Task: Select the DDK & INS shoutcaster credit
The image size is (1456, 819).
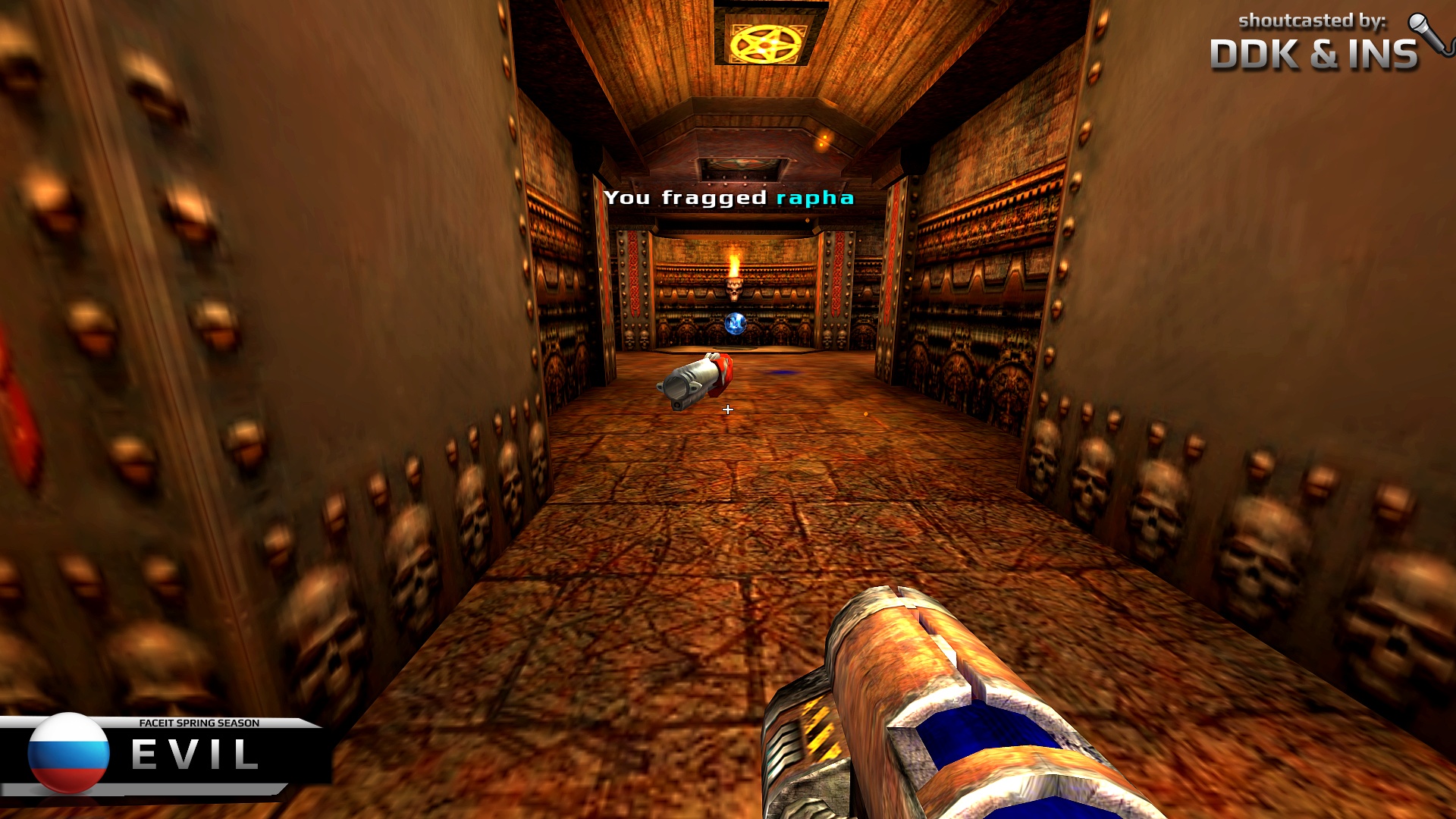Action: click(x=1313, y=55)
